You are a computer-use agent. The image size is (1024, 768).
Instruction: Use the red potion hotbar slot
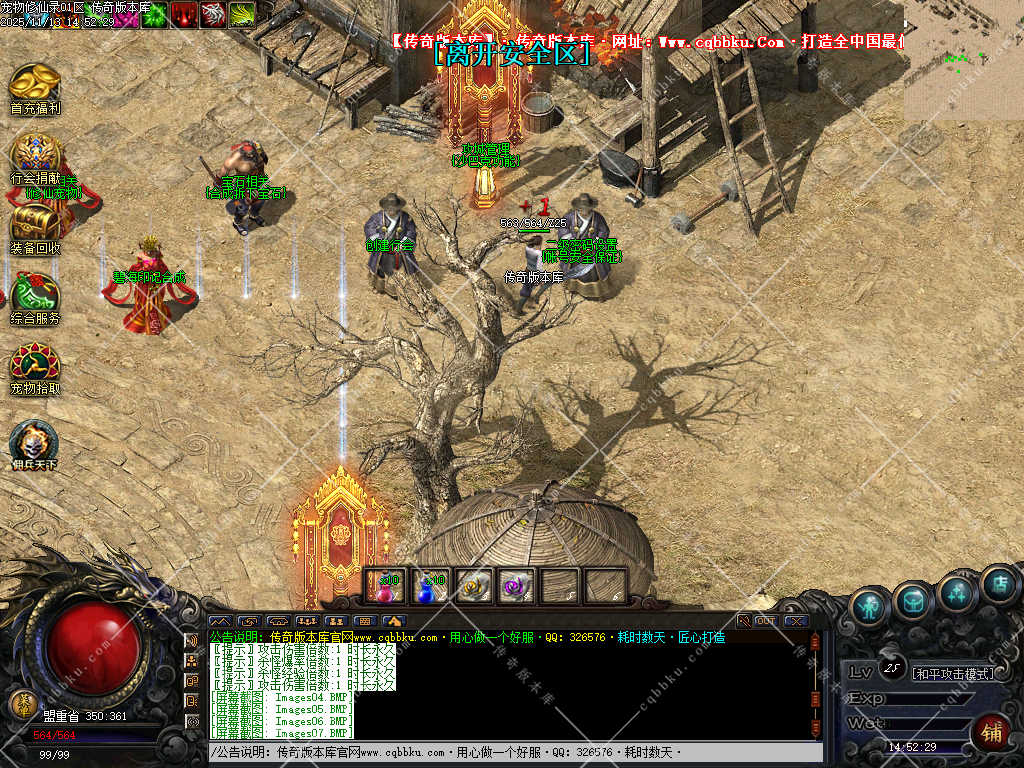tap(385, 587)
